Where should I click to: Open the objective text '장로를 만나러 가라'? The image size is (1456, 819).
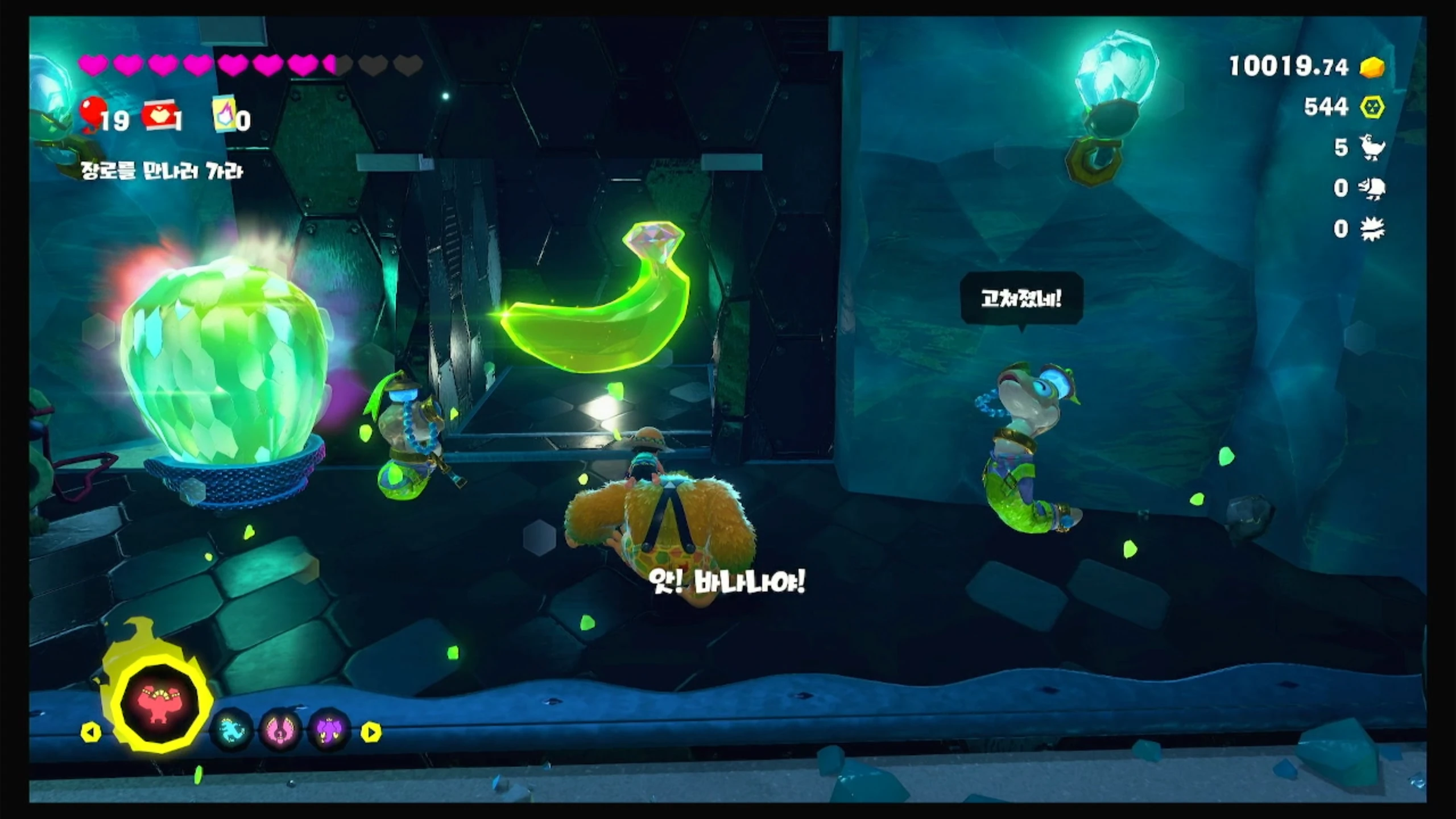162,171
